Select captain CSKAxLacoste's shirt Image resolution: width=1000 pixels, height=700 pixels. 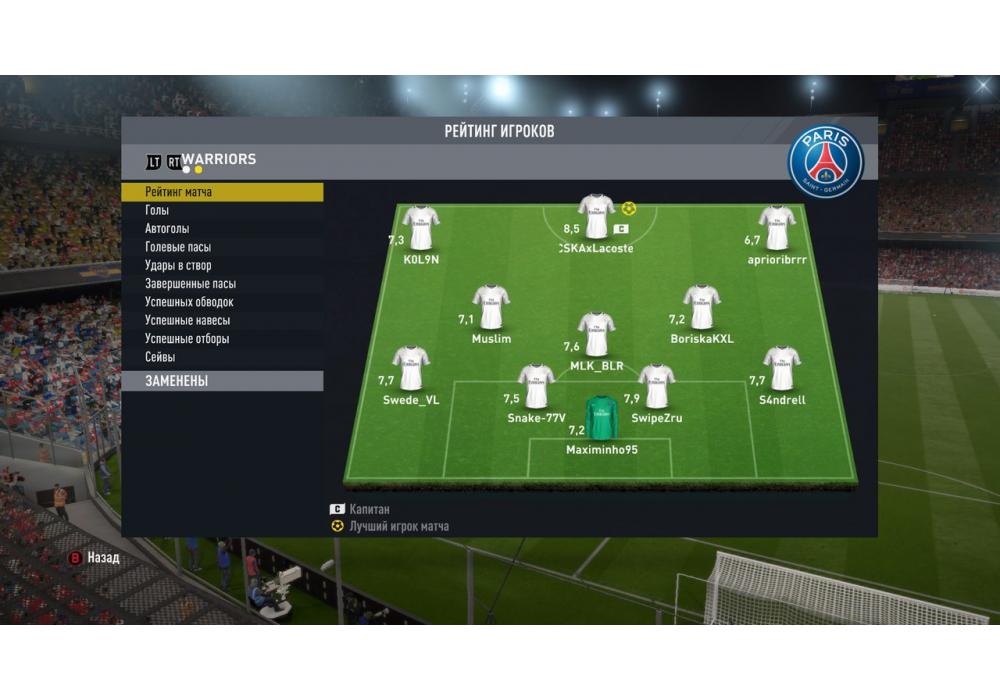pyautogui.click(x=597, y=217)
